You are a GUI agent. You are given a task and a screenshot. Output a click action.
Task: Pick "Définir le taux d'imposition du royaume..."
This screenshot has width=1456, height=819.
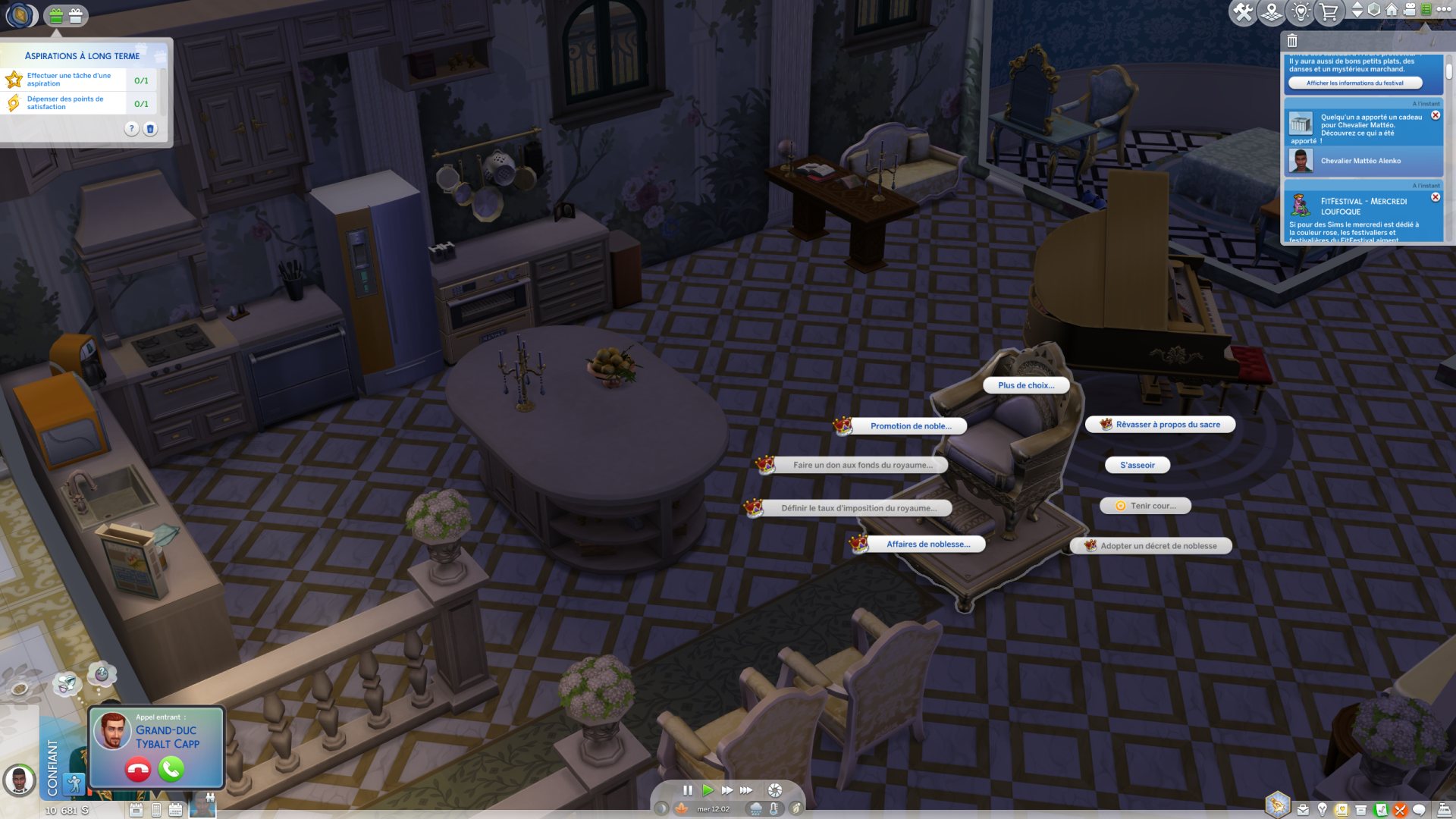coord(858,509)
